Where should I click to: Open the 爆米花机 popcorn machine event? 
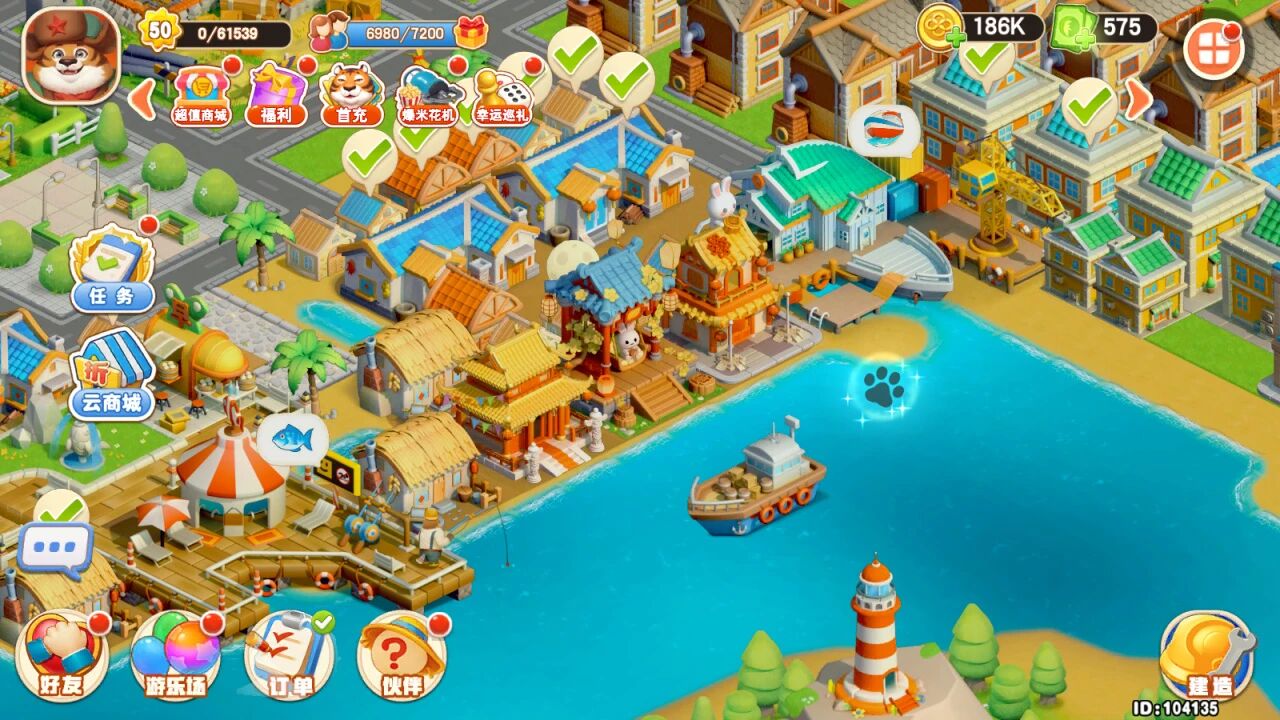430,94
